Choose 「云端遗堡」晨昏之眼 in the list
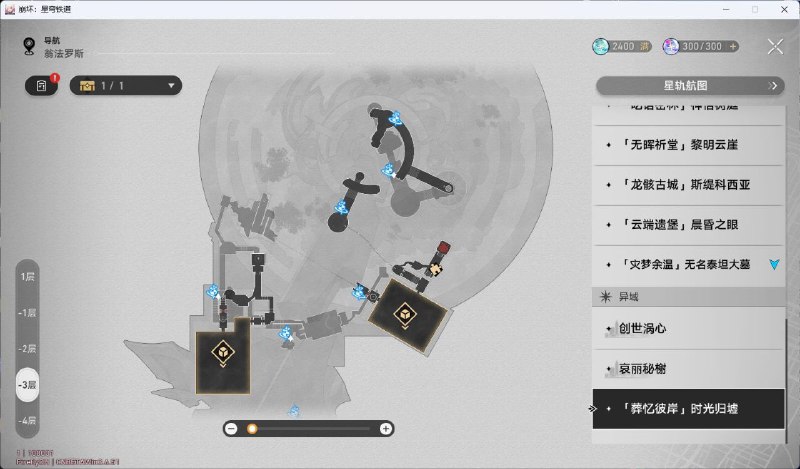This screenshot has height=469, width=800. pyautogui.click(x=687, y=224)
